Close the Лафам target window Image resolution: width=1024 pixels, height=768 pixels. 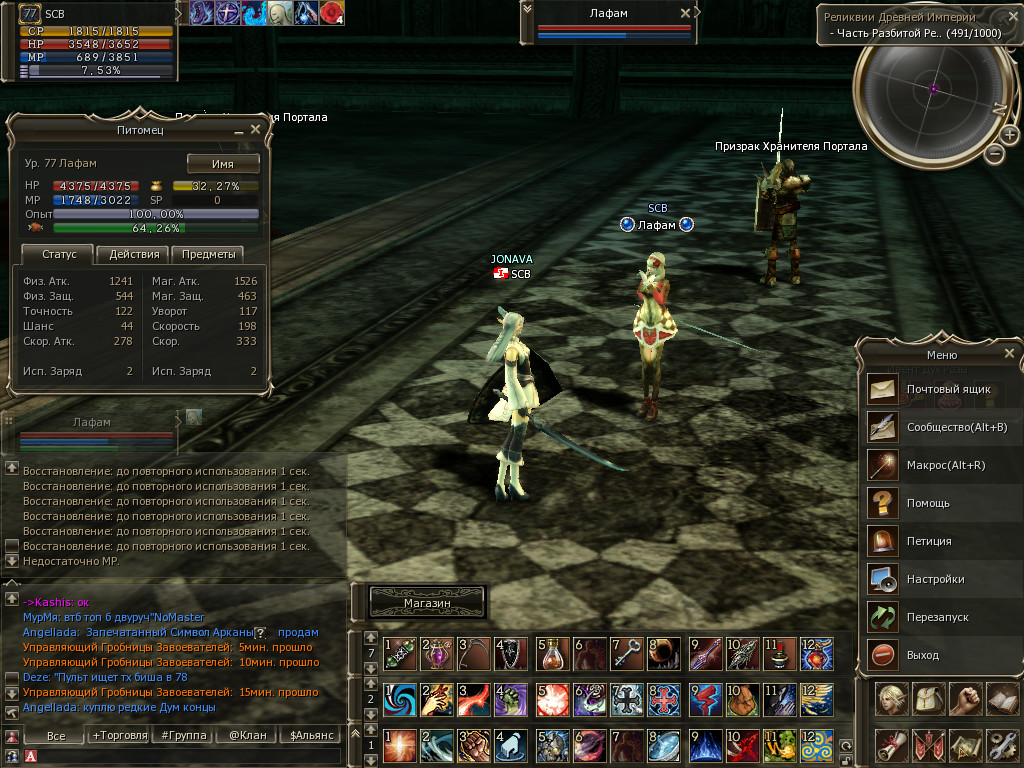(x=685, y=13)
